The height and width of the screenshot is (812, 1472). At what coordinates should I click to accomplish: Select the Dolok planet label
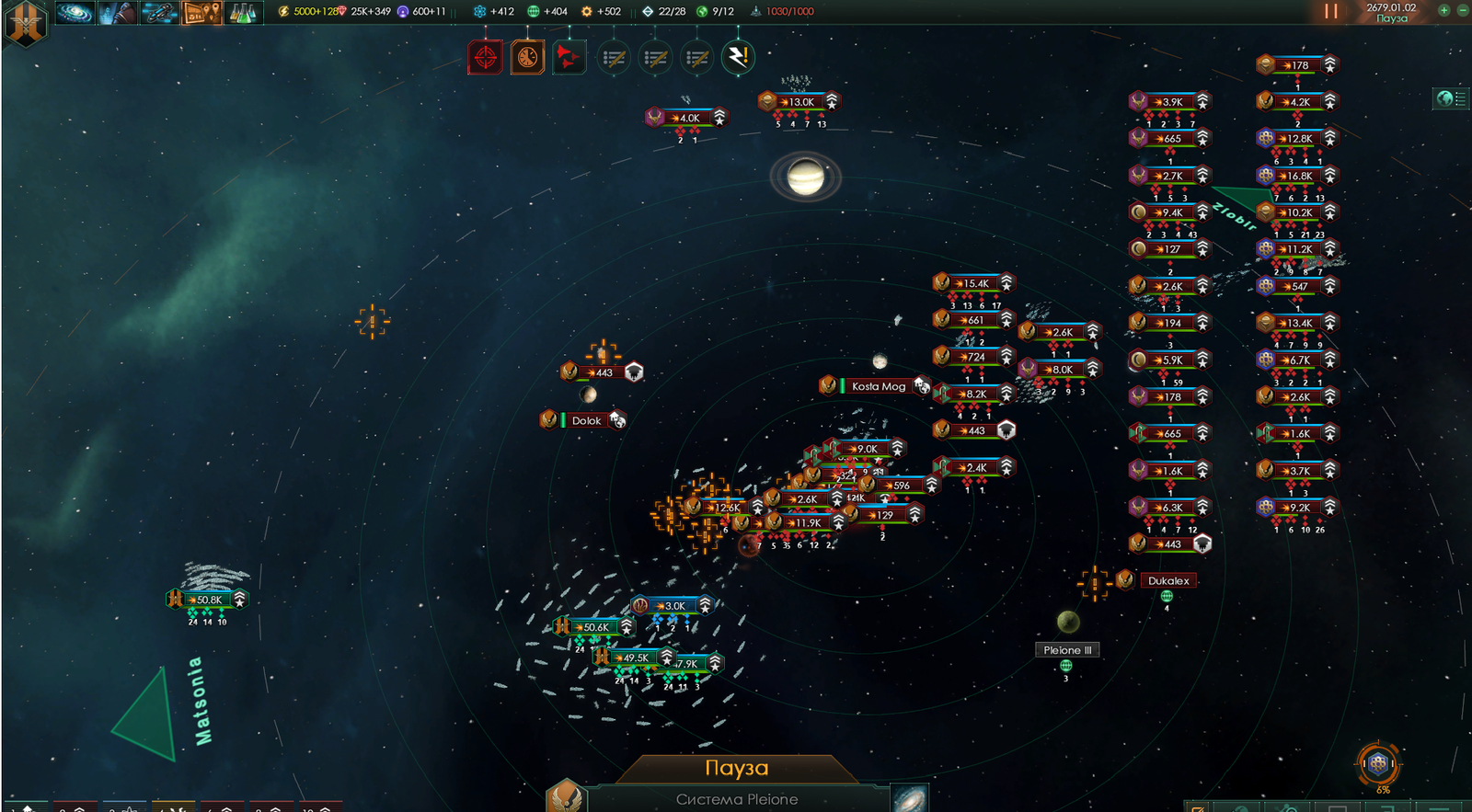coord(586,420)
